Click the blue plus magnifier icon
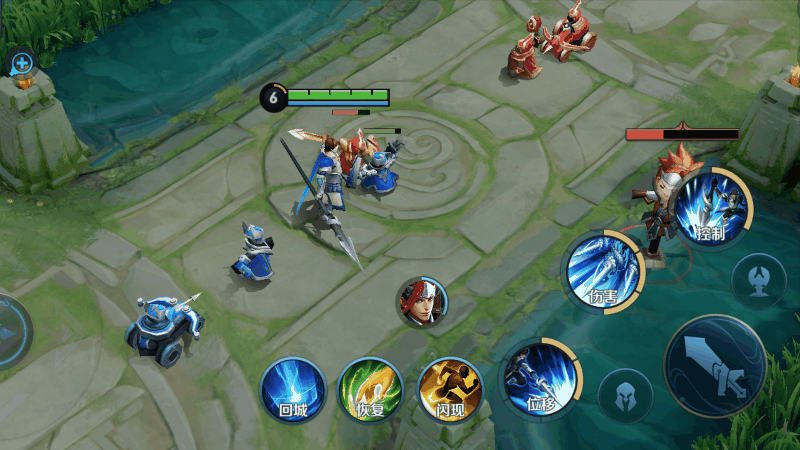This screenshot has height=450, width=800. point(20,64)
